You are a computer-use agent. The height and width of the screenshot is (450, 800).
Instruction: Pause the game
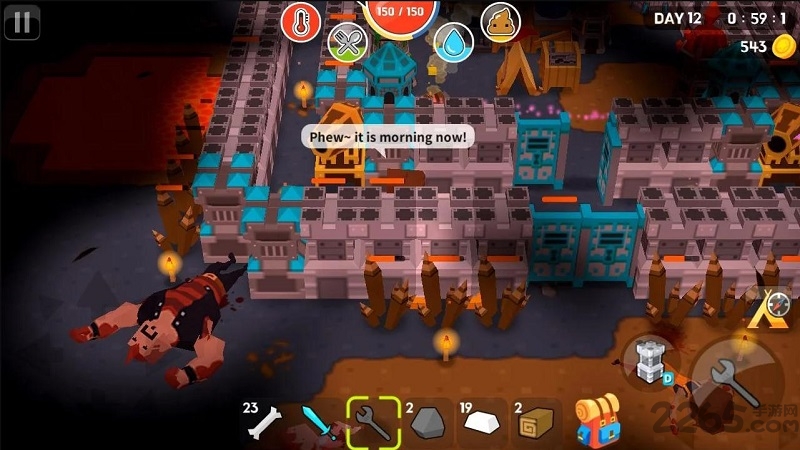[x=22, y=22]
